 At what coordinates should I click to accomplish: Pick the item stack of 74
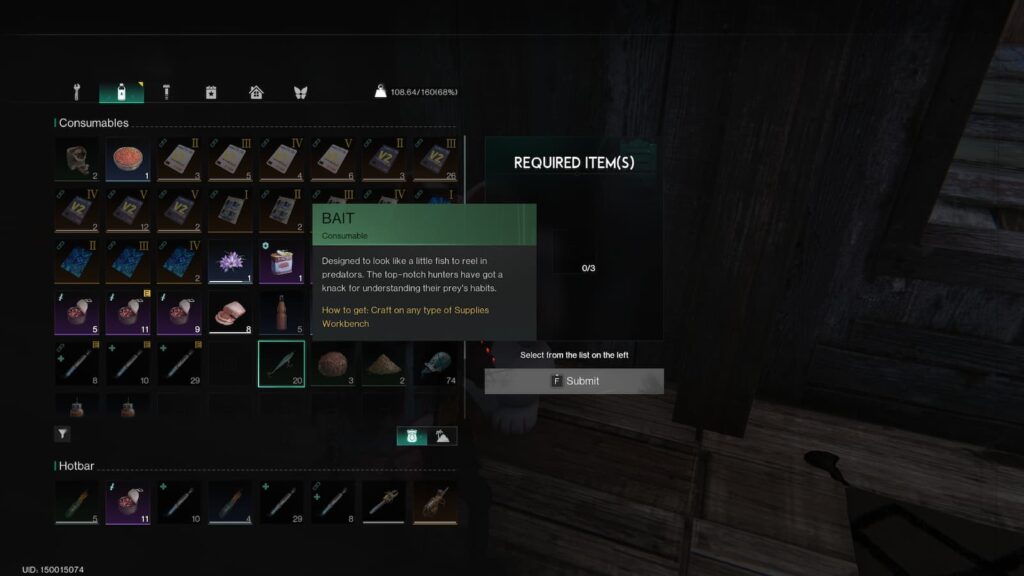click(x=434, y=363)
